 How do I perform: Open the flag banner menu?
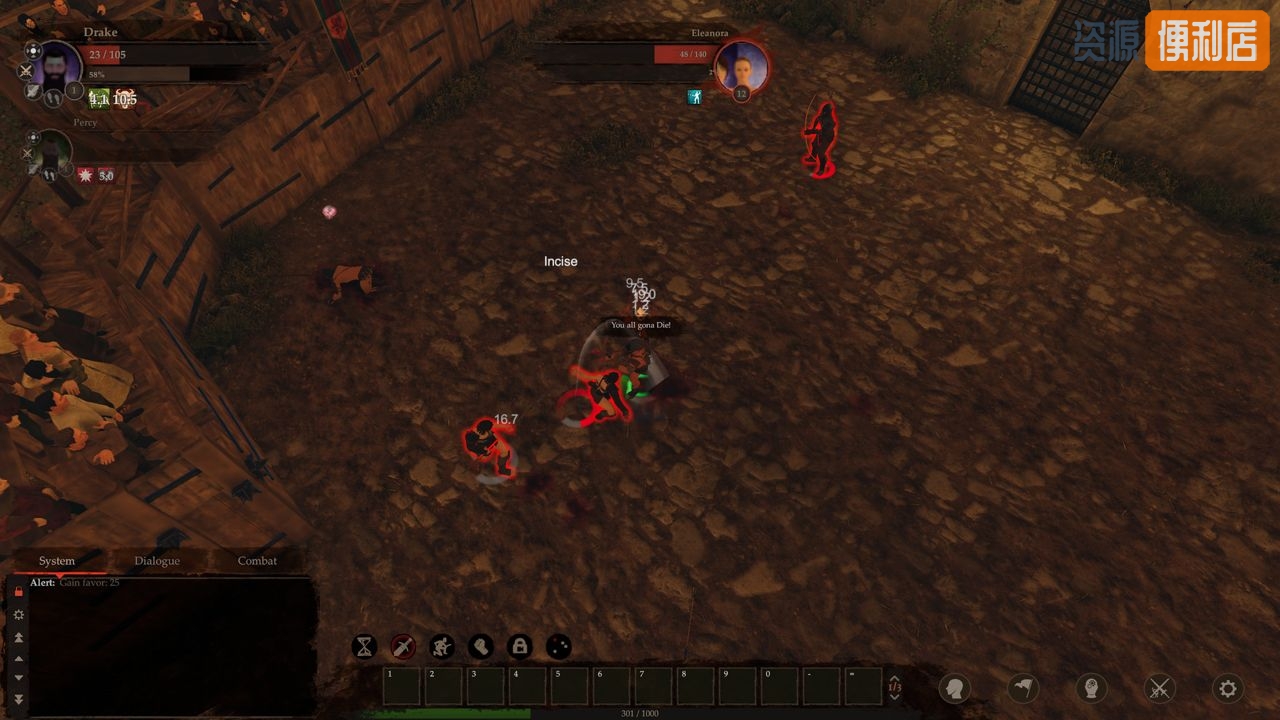(1022, 688)
